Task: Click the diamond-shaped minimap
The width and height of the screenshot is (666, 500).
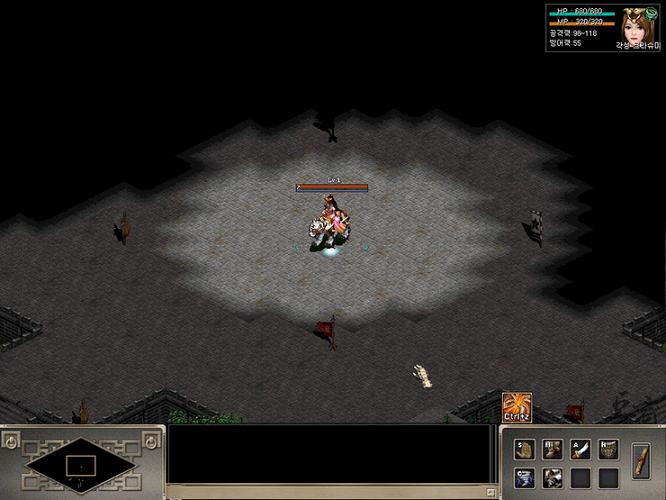Action: click(x=82, y=465)
